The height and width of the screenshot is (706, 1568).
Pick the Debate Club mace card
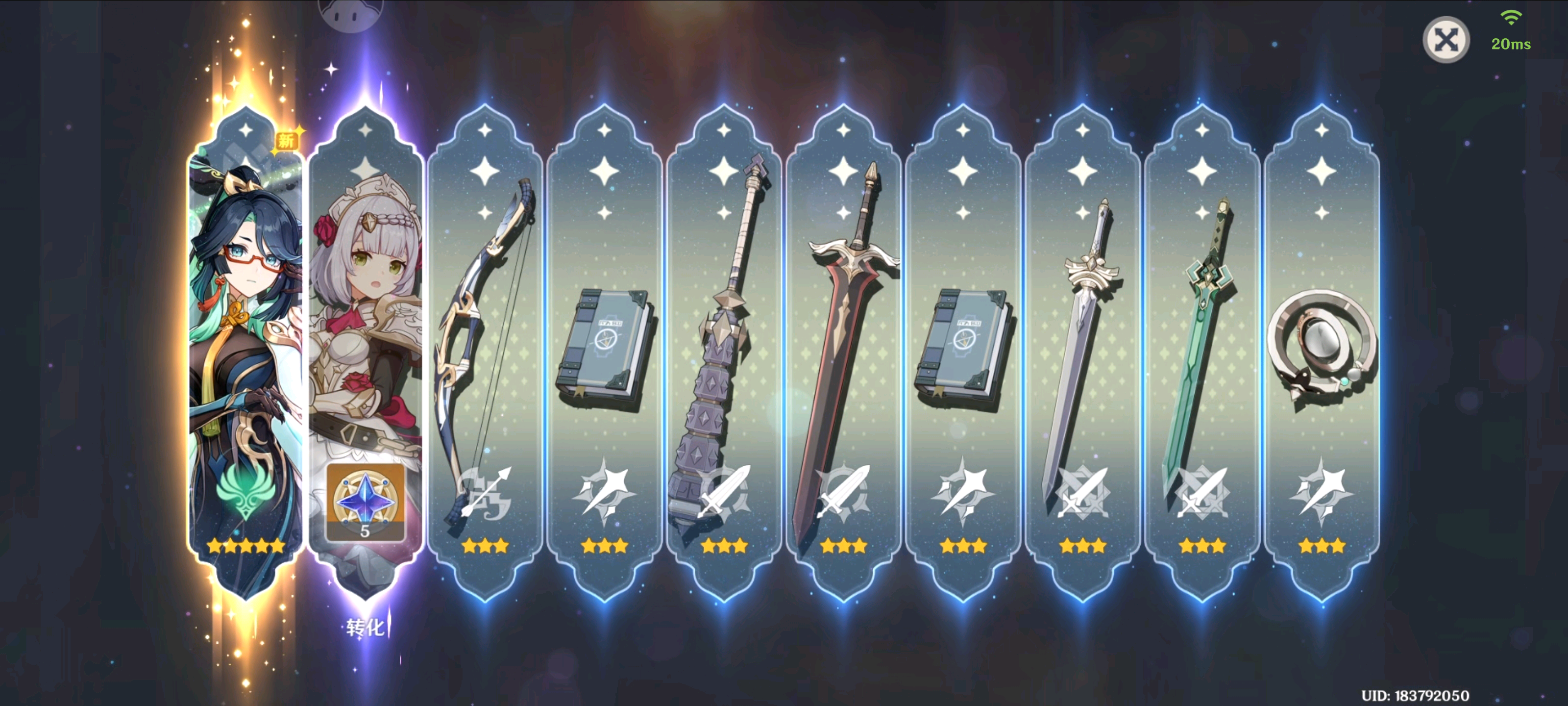click(724, 353)
